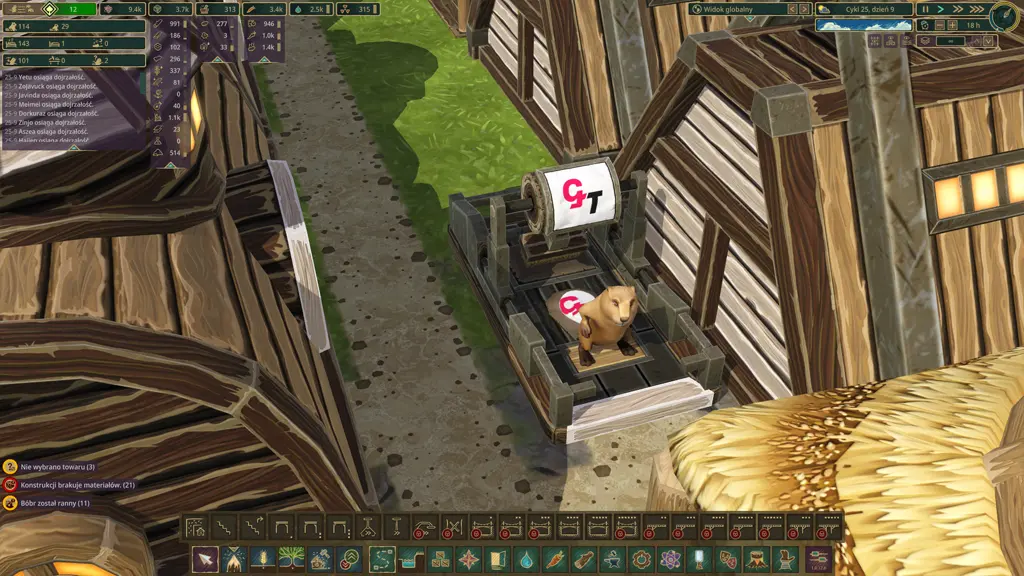Set game speed to triple fast-forward

tap(978, 9)
